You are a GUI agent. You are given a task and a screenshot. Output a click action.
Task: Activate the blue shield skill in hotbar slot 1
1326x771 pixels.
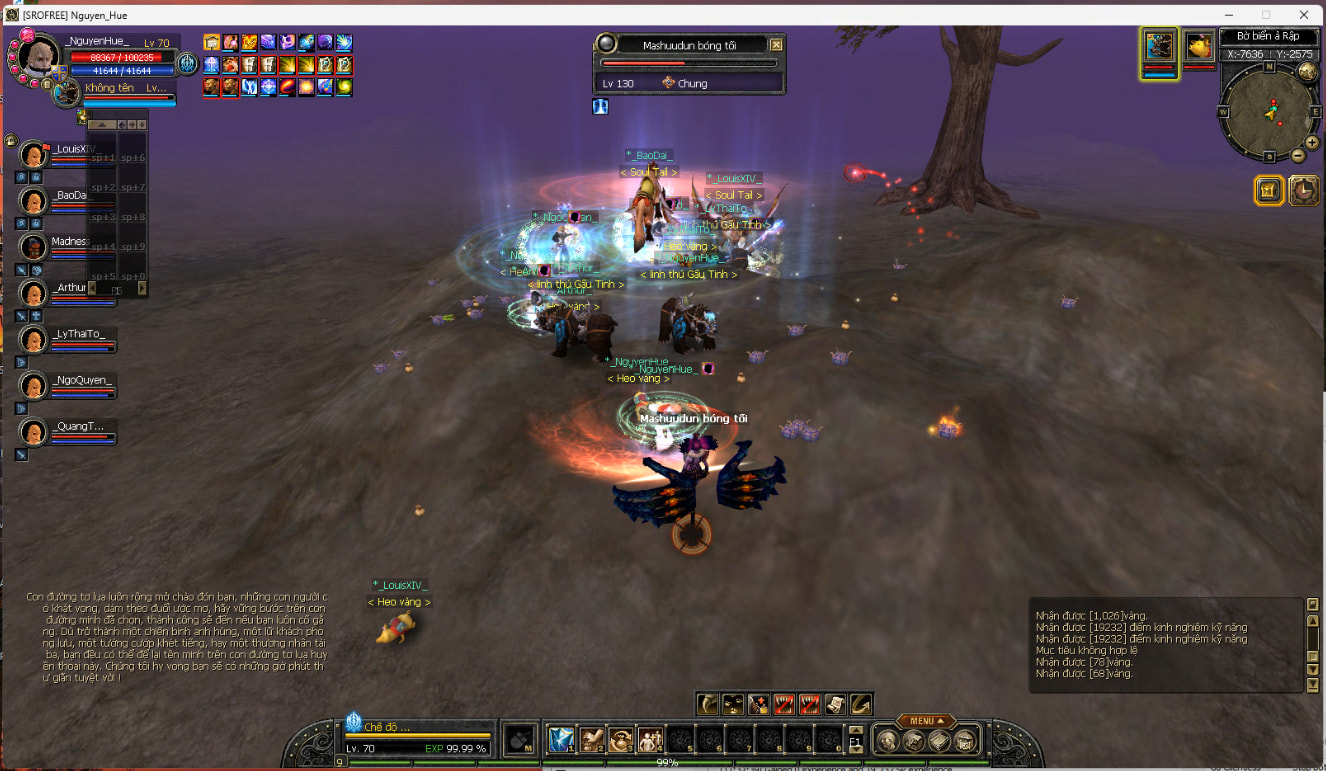click(561, 739)
